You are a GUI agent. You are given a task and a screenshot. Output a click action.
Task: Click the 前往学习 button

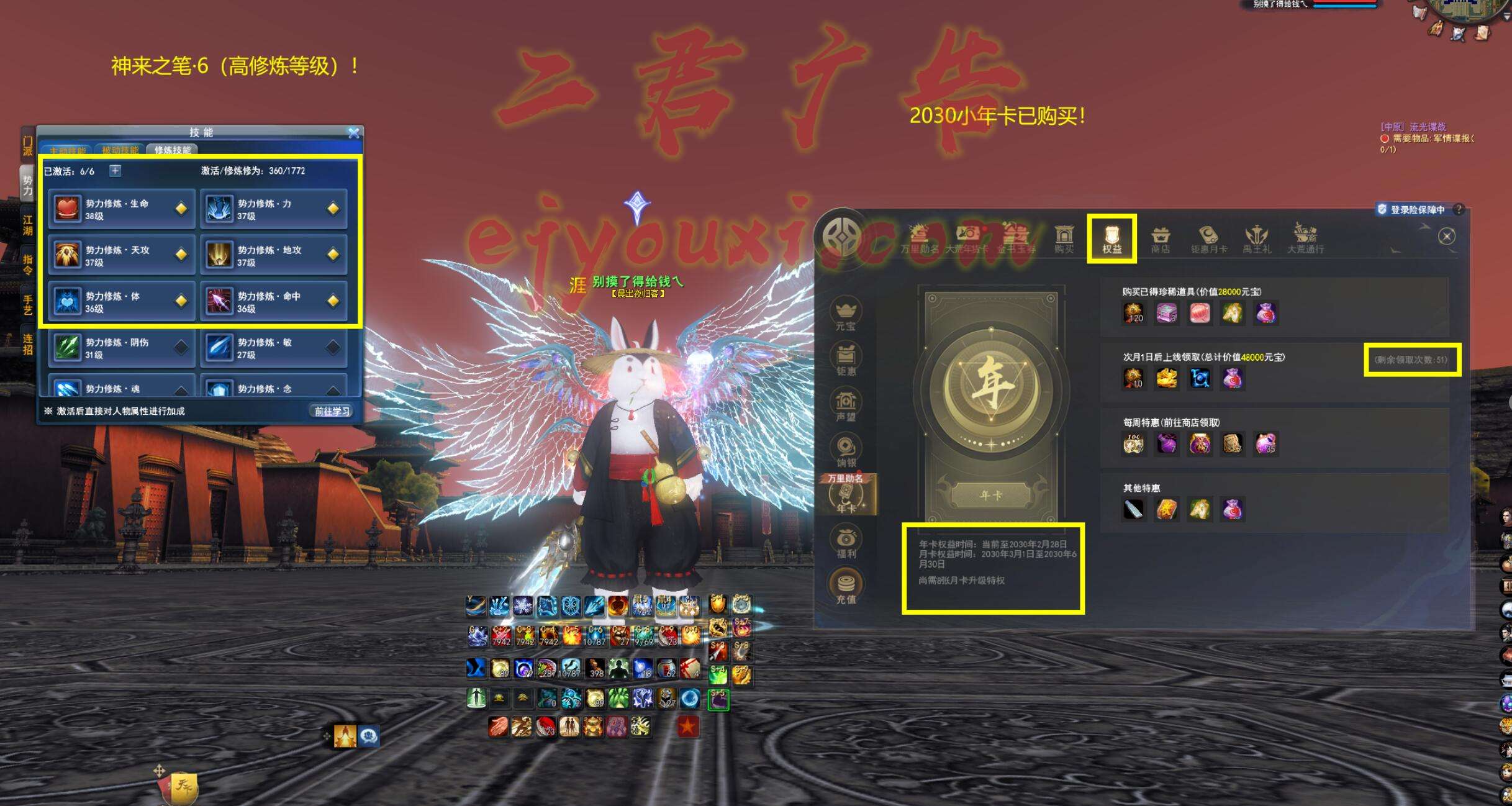[332, 411]
